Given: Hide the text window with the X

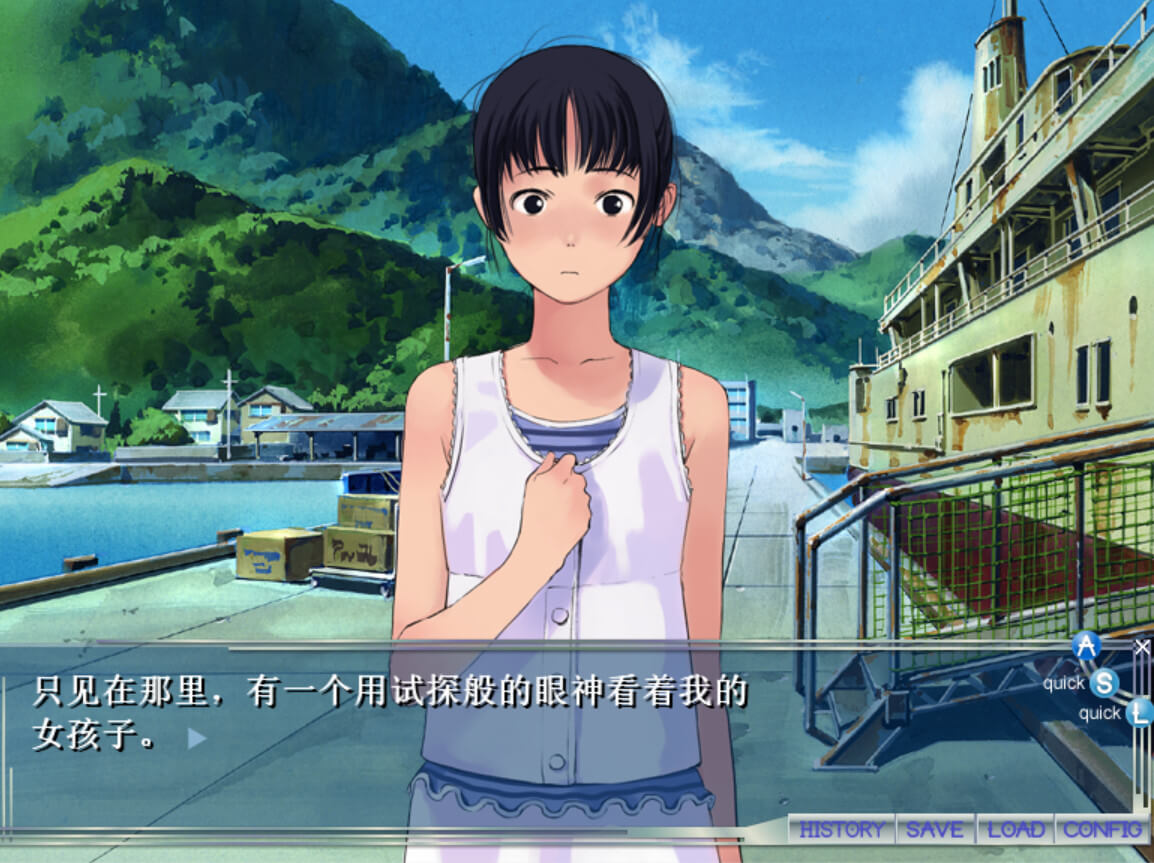Looking at the screenshot, I should tap(1142, 647).
